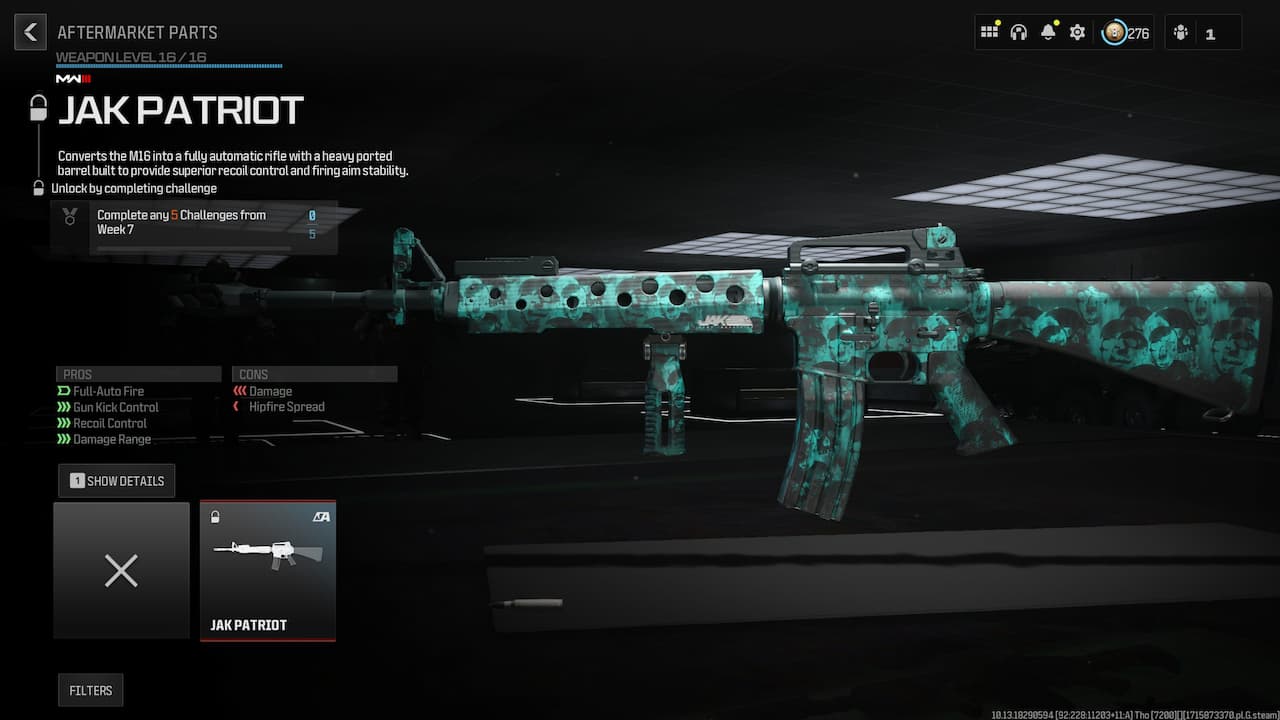
Task: Check notifications via the bell icon
Action: point(1047,31)
